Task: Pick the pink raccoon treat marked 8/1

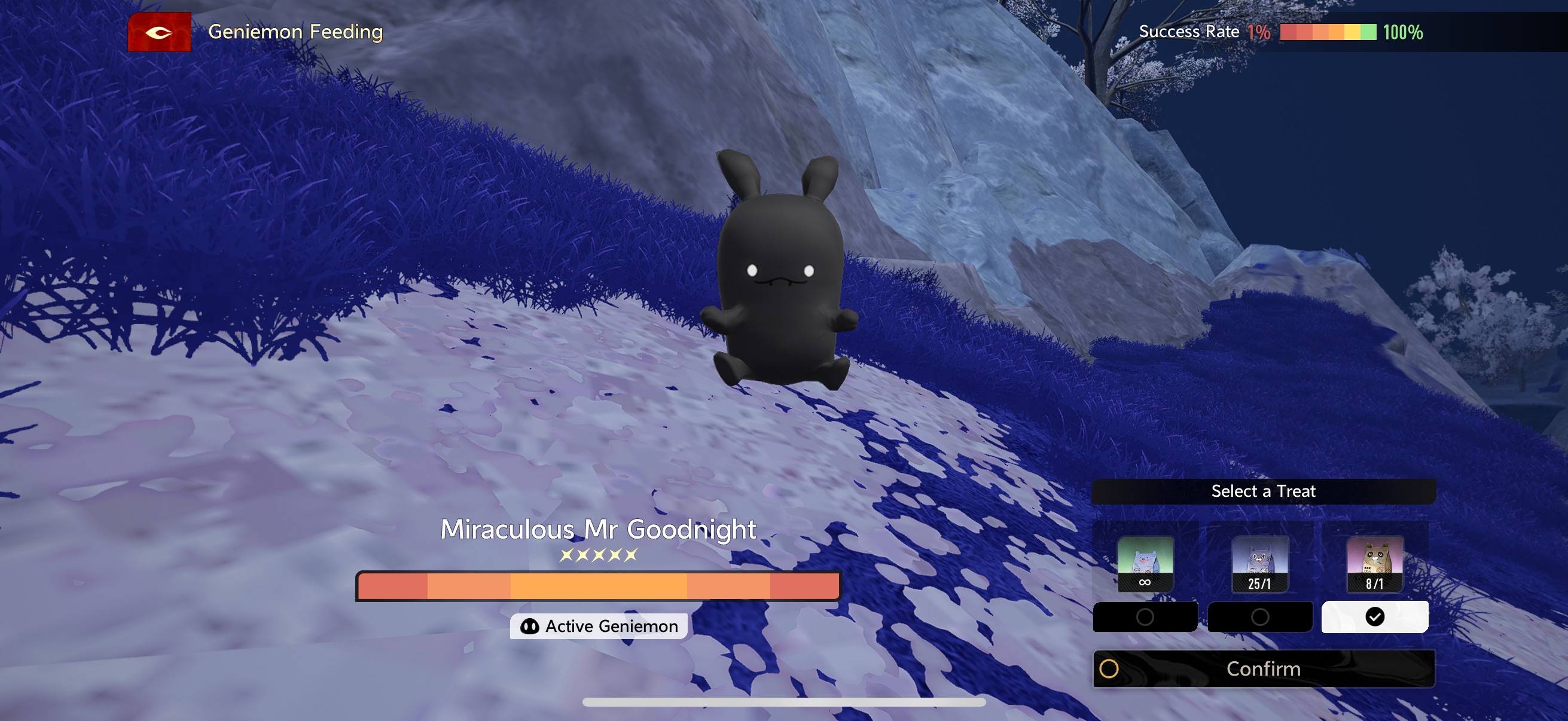Action: click(1374, 563)
